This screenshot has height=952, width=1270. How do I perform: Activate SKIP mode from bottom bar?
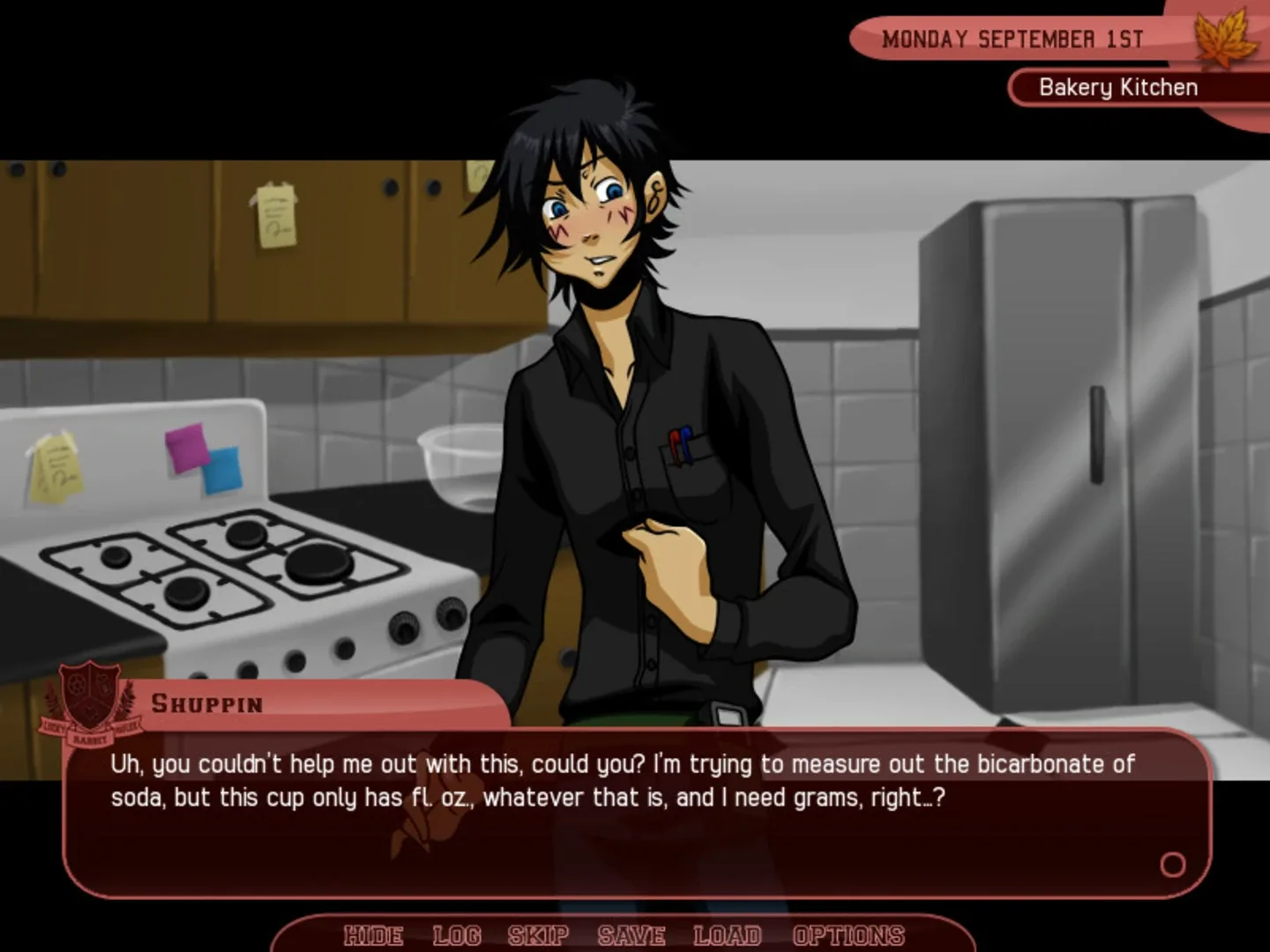coord(536,935)
